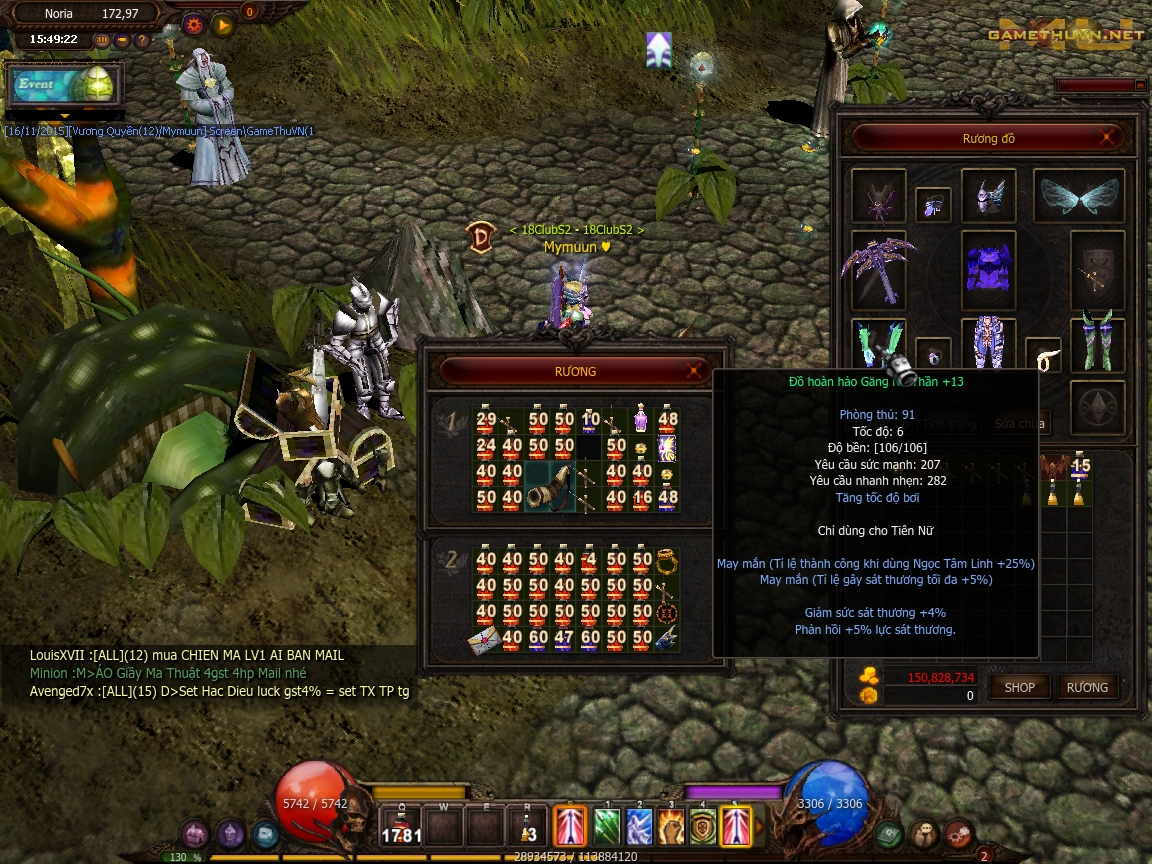The image size is (1152, 864).
Task: Close the Rương chest window
Action: (694, 371)
